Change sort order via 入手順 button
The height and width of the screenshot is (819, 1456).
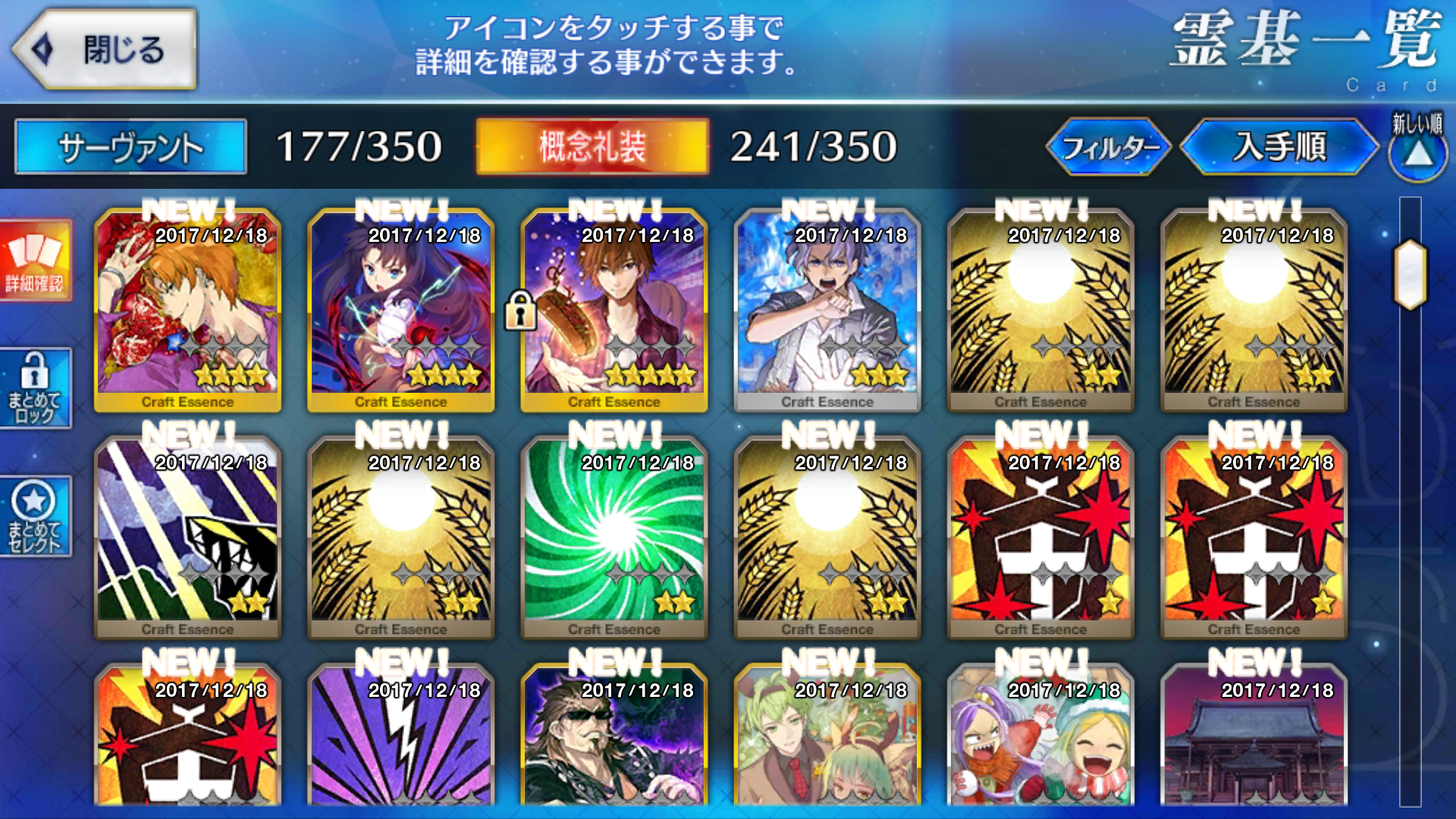point(1279,147)
